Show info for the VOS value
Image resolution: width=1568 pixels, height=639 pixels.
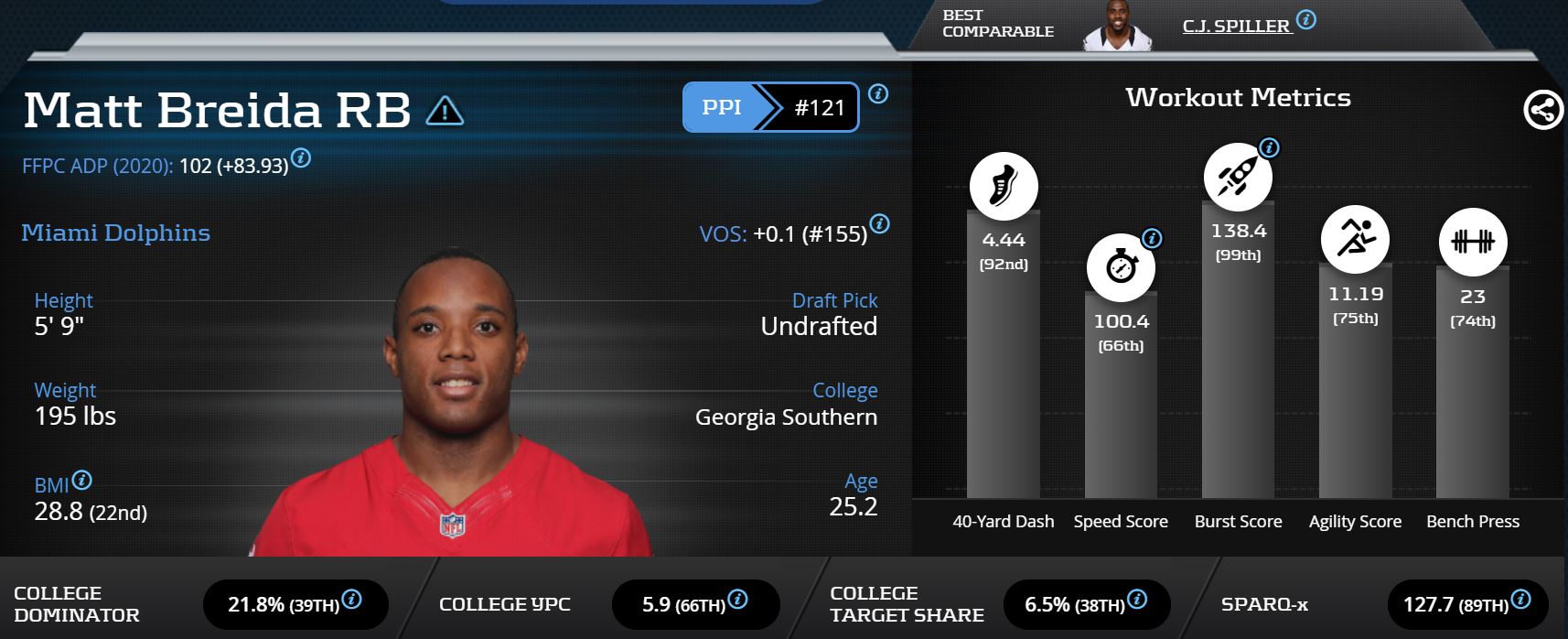(879, 223)
